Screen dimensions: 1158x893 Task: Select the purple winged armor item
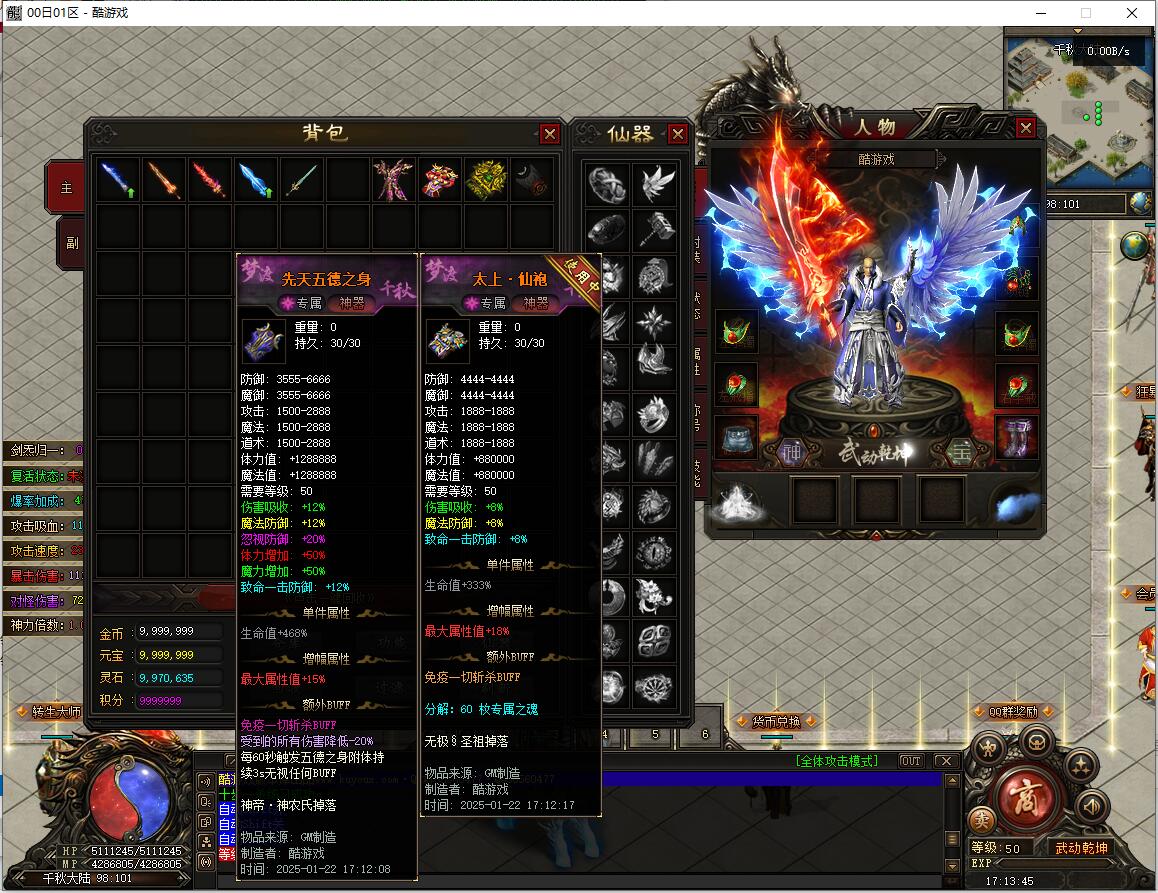(393, 181)
